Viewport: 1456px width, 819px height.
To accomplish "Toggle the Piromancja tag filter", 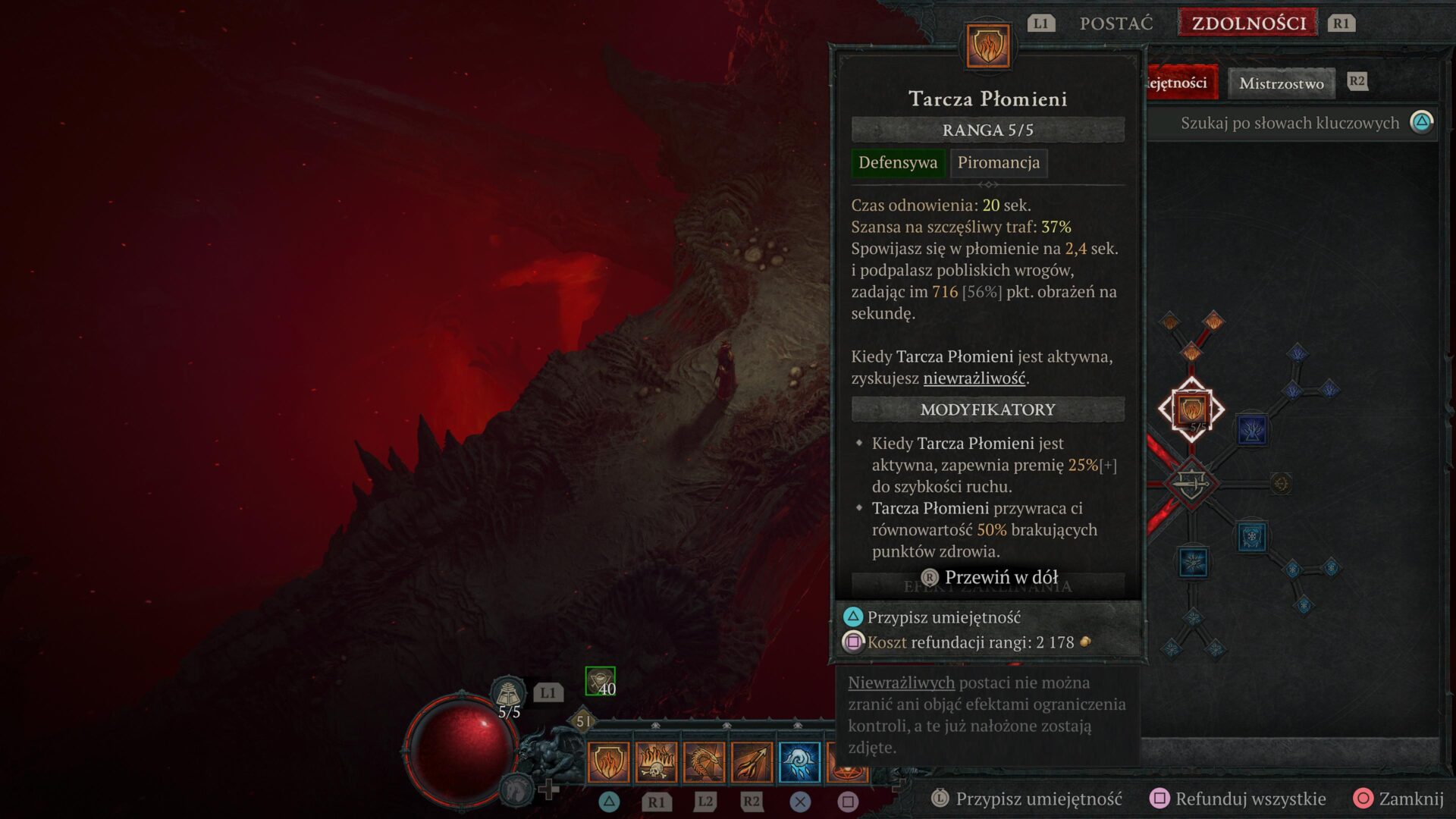I will coord(999,162).
